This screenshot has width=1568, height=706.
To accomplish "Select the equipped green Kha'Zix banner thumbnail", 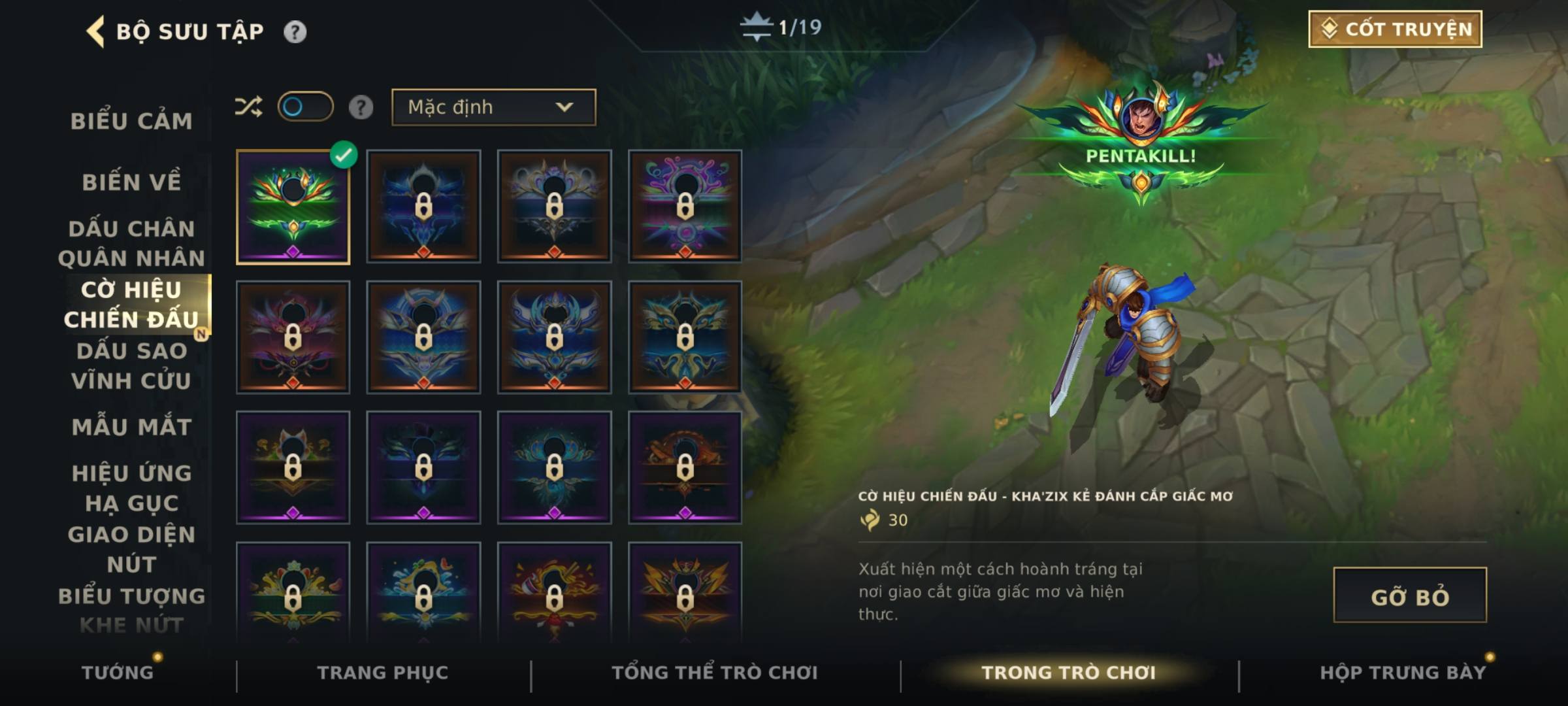I will (293, 207).
